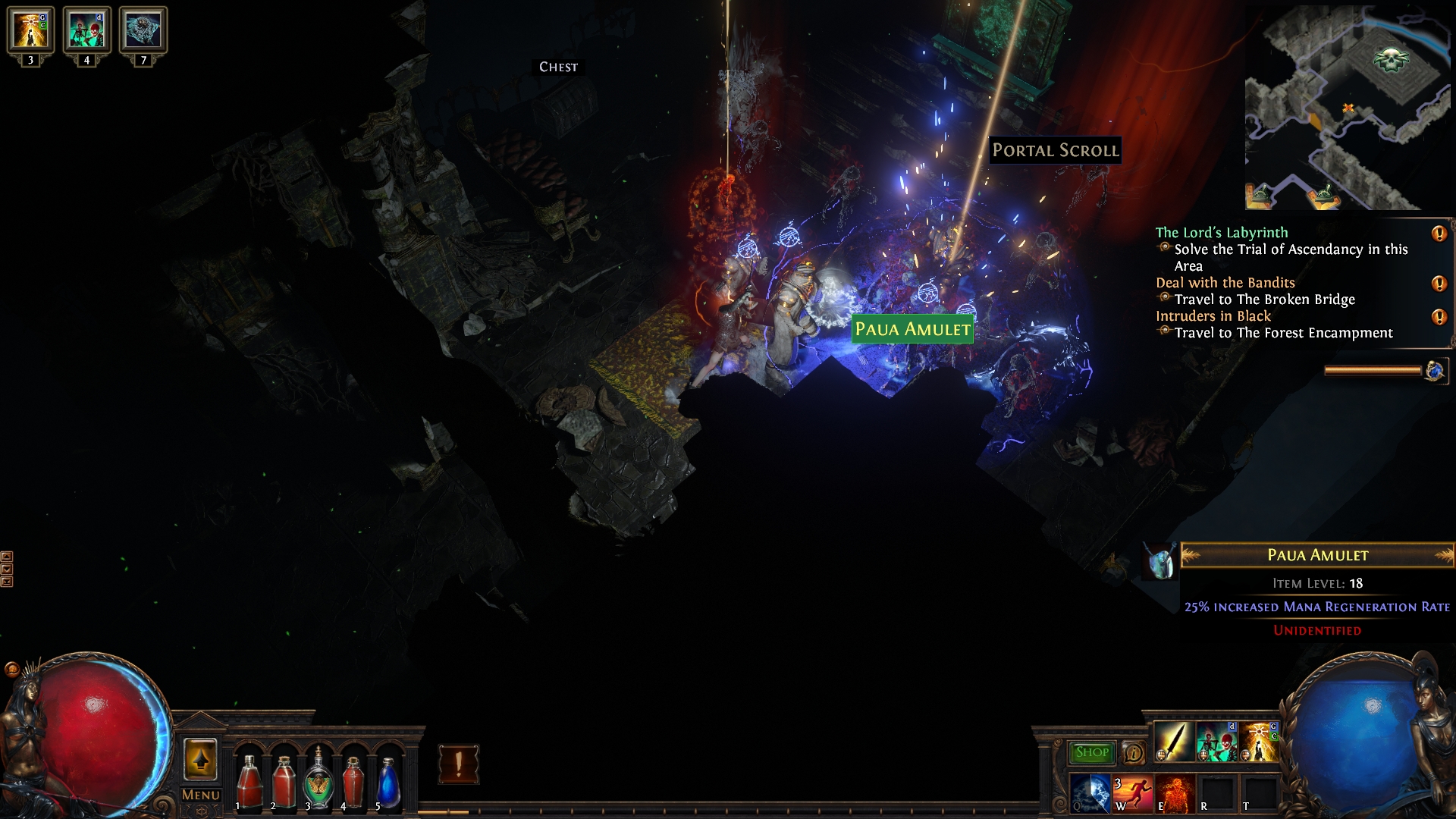The image size is (1456, 819).
Task: Select The Lord's Labyrinth quest entry
Action: pos(1221,233)
